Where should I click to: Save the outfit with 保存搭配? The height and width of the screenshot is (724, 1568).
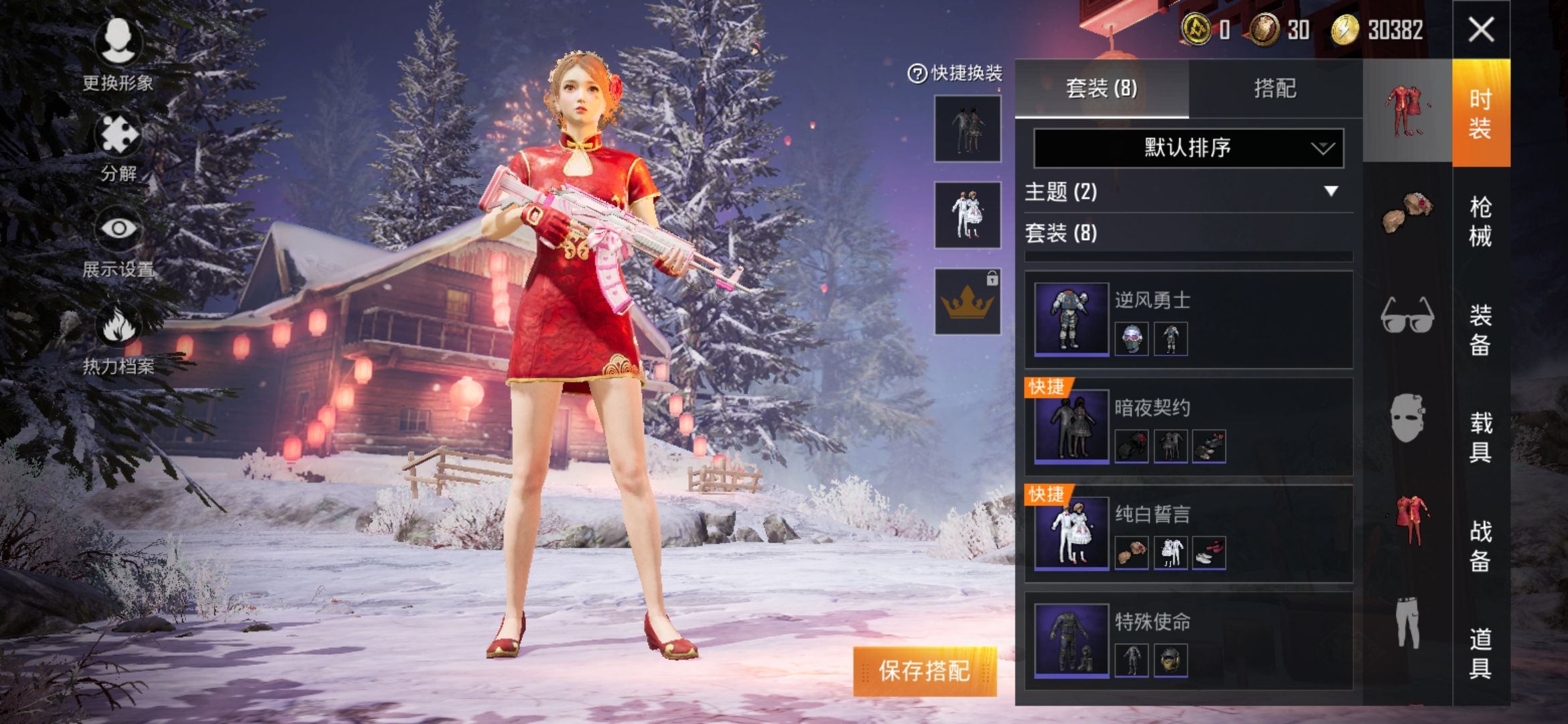pos(925,671)
